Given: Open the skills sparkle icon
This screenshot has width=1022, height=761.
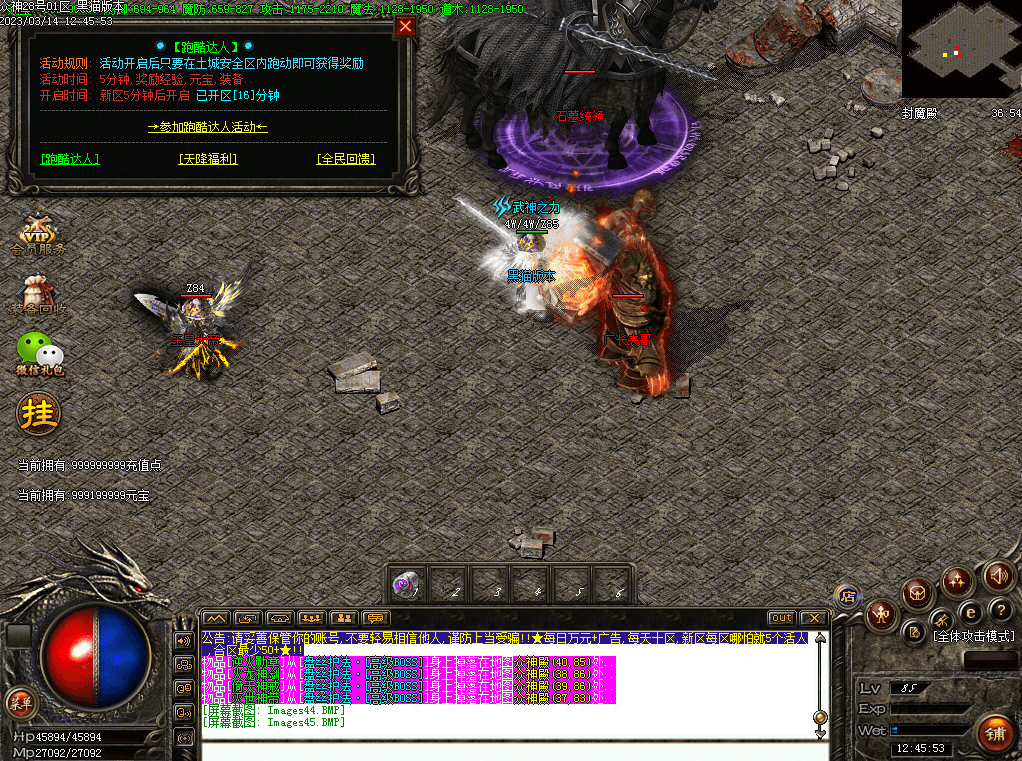Looking at the screenshot, I should coord(957,581).
